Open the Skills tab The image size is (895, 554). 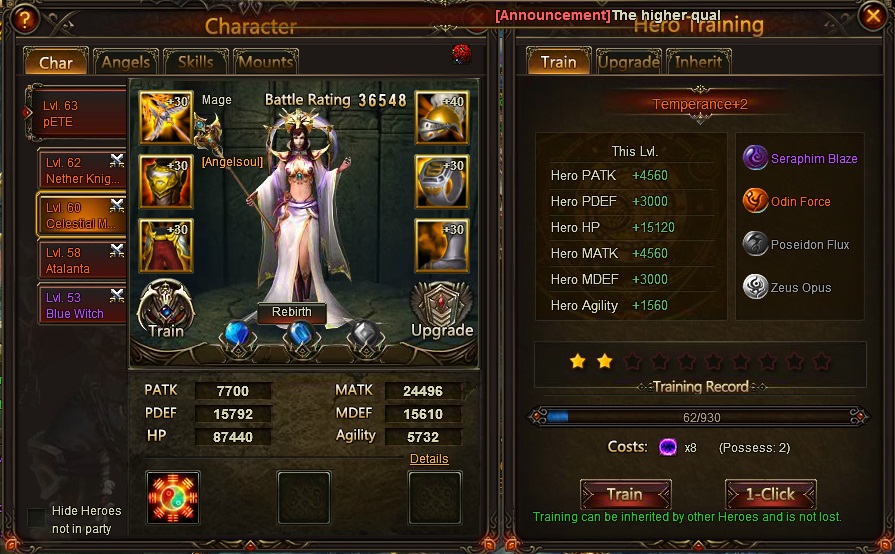coord(195,62)
